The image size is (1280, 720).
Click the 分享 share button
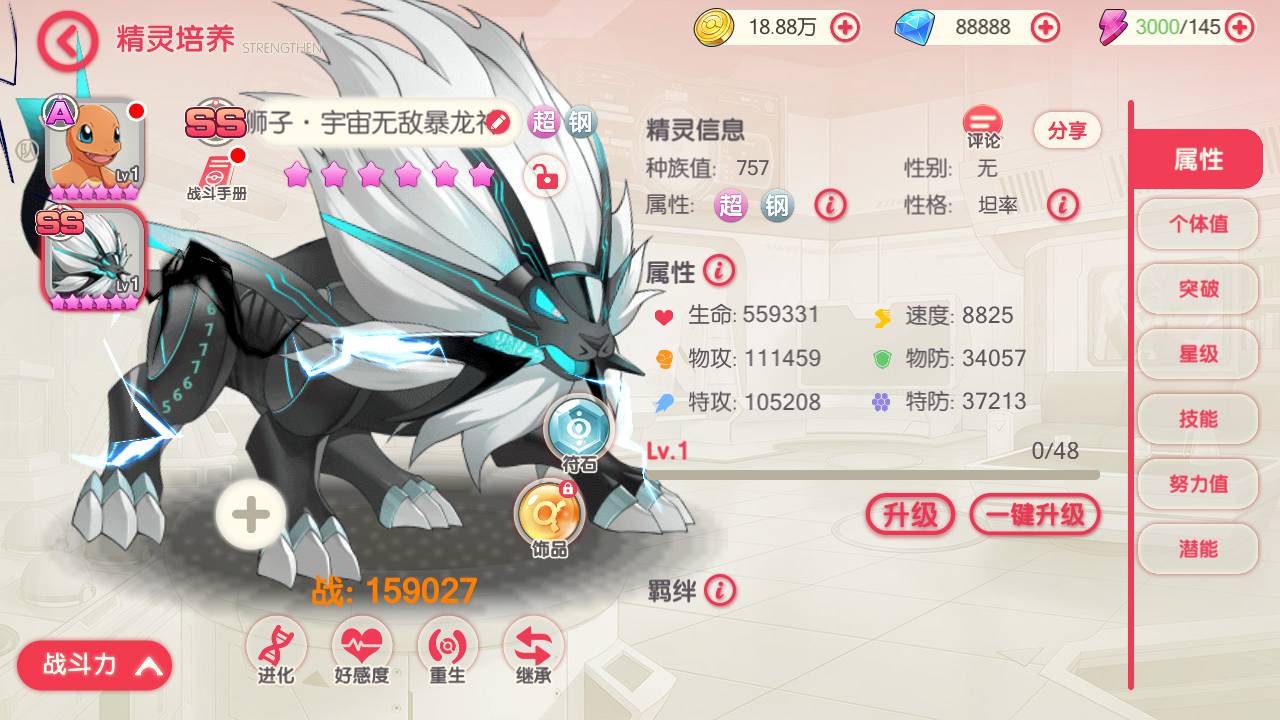pyautogui.click(x=1066, y=131)
